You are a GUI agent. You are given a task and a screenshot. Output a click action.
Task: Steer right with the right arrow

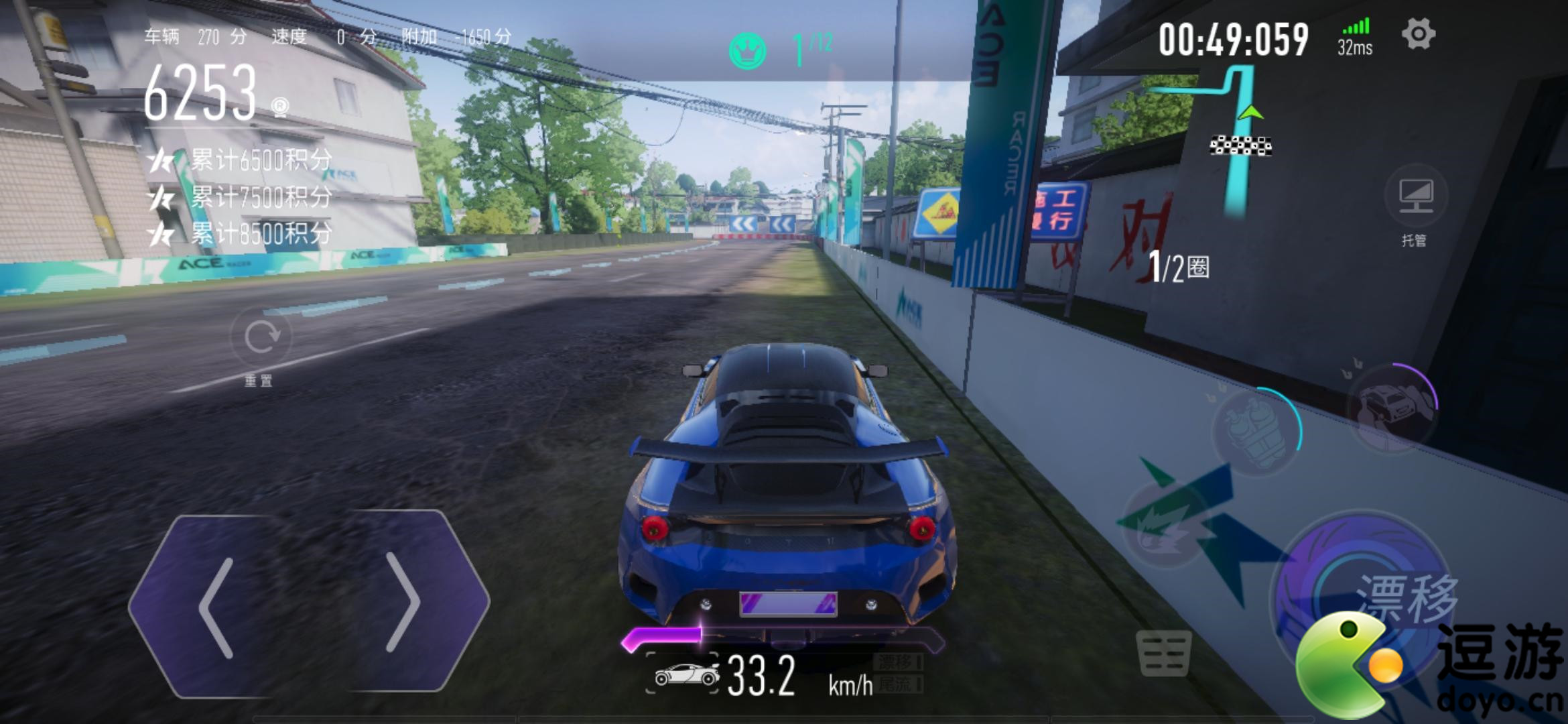click(402, 603)
